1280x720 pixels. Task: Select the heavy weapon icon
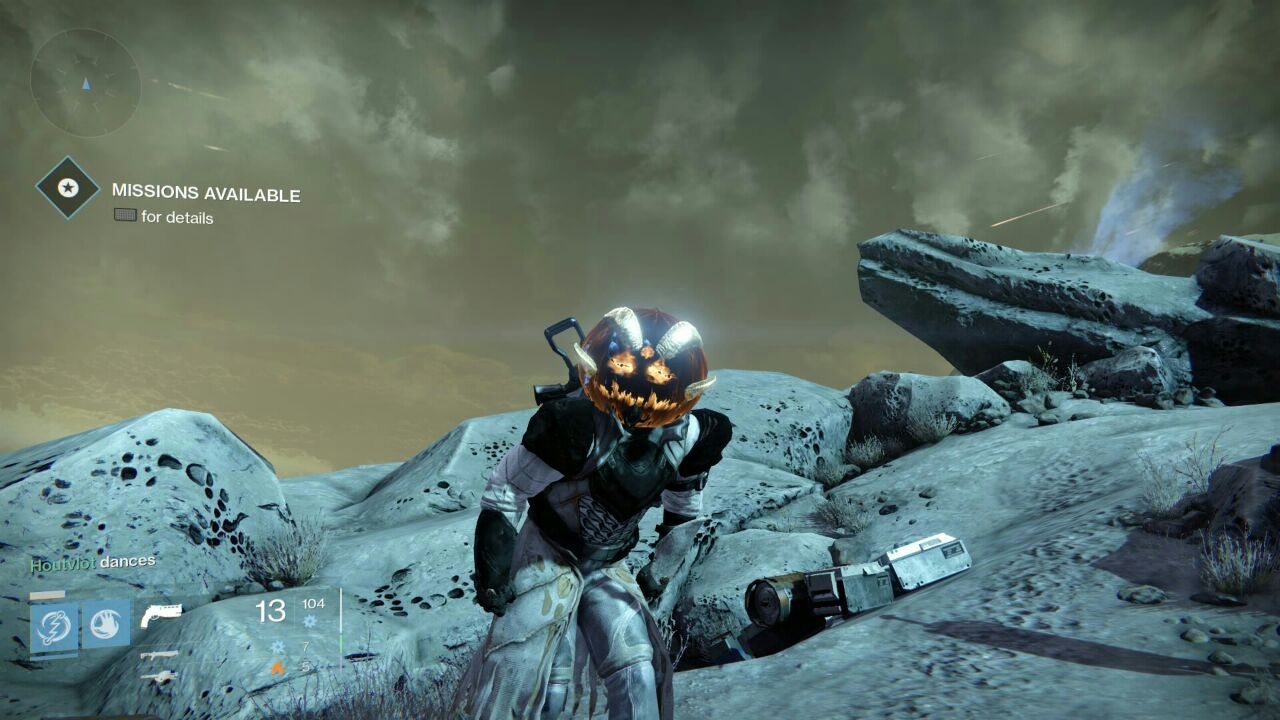click(159, 677)
